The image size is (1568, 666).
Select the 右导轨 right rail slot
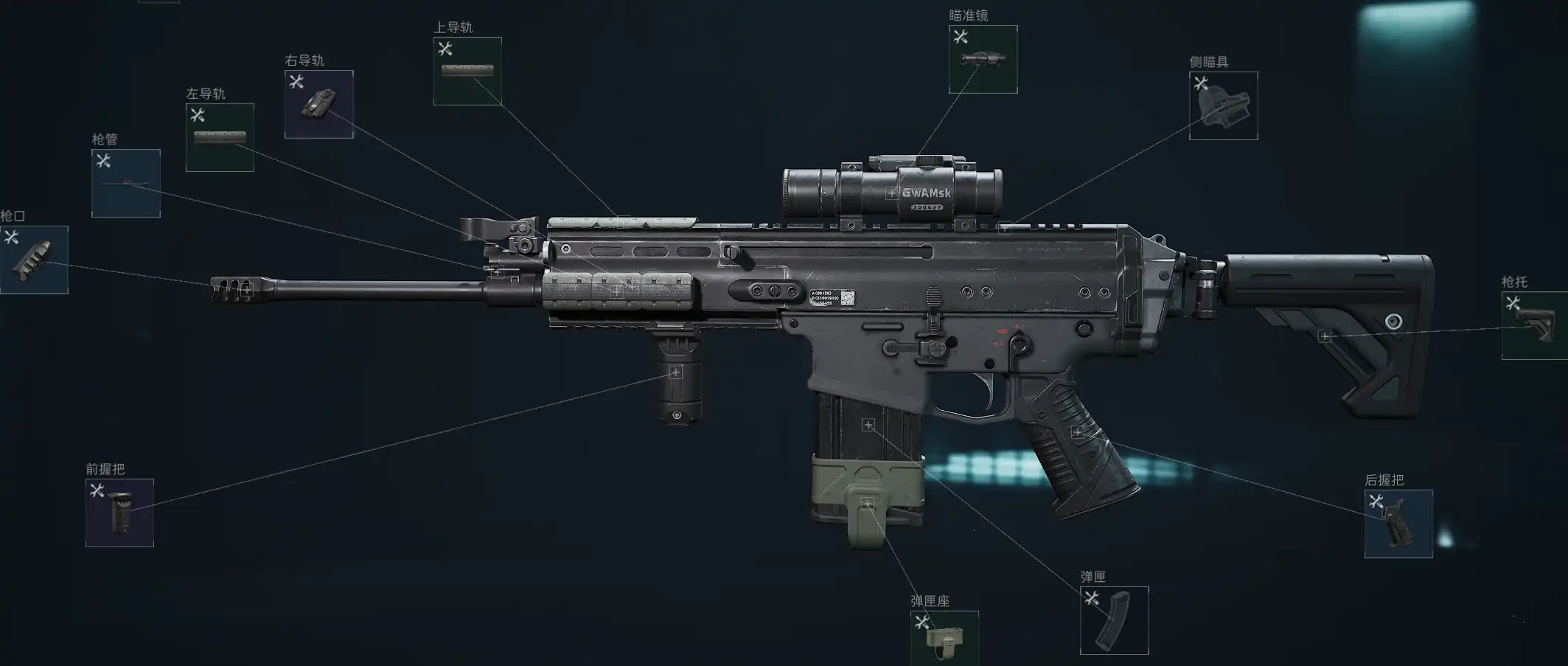coord(319,105)
